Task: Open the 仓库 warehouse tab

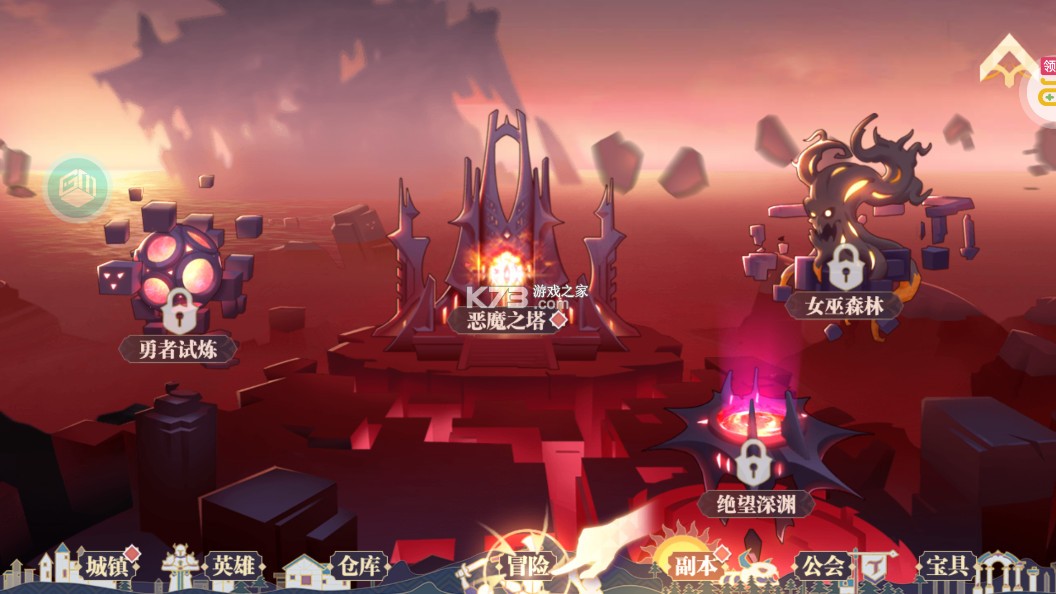Action: coord(356,565)
